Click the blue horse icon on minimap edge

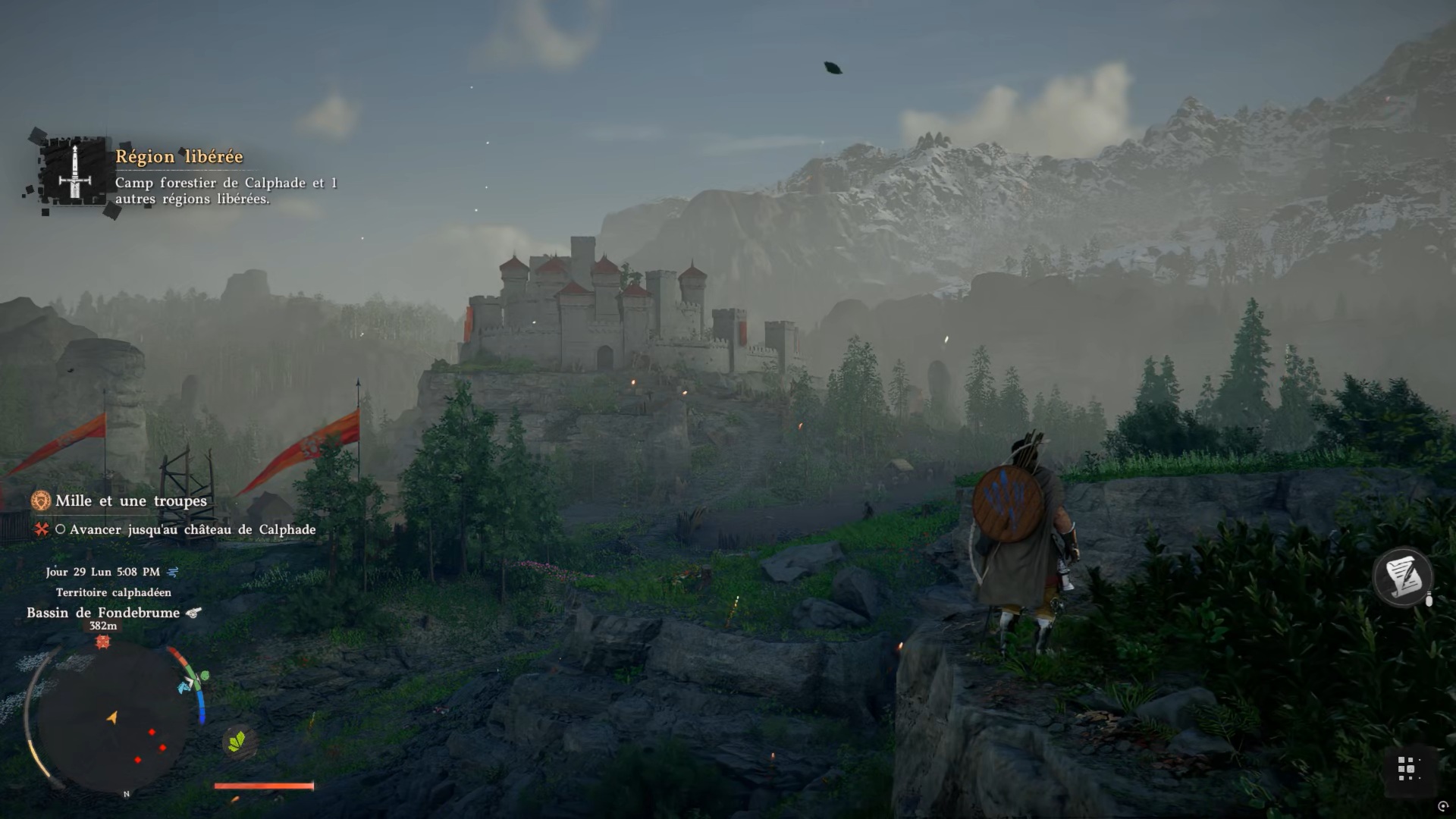185,686
